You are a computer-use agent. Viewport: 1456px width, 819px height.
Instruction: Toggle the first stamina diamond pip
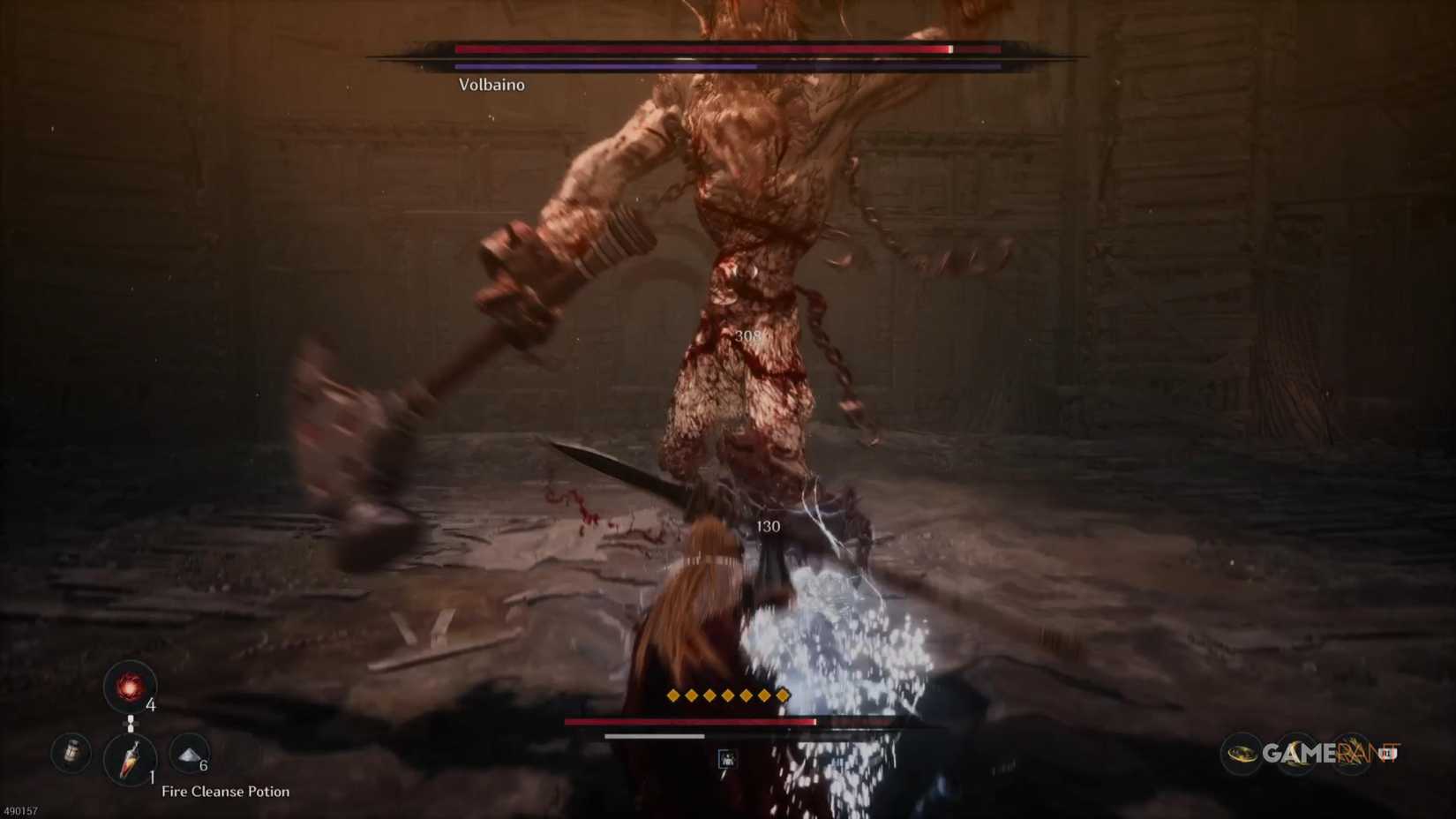[671, 695]
